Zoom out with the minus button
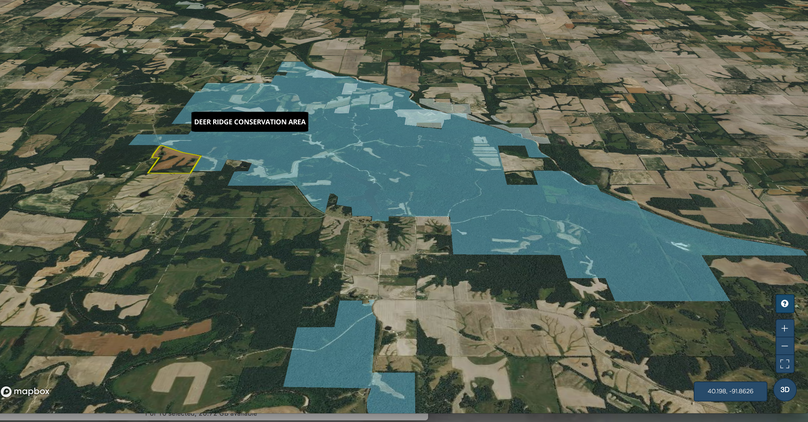Viewport: 808px width, 422px height. coord(785,346)
